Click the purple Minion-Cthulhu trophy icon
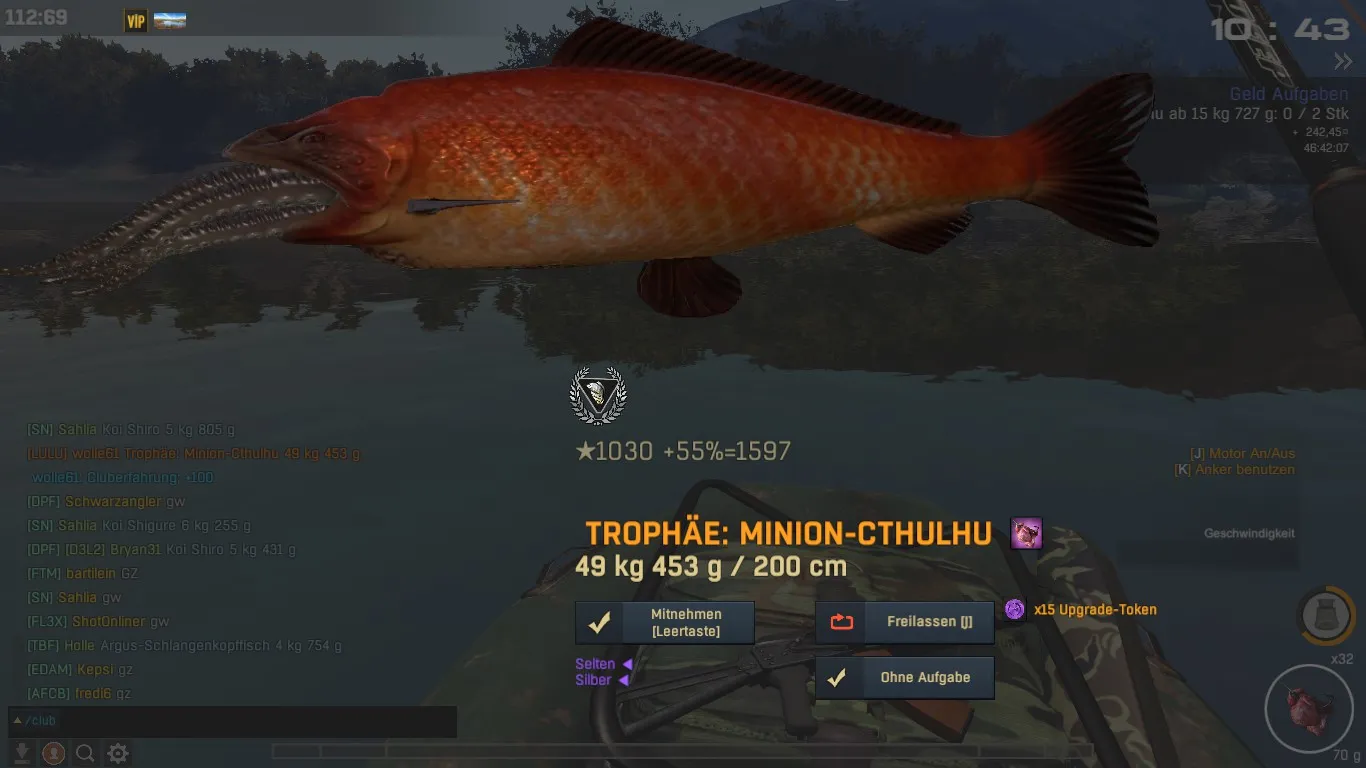1366x768 pixels. (x=1026, y=533)
